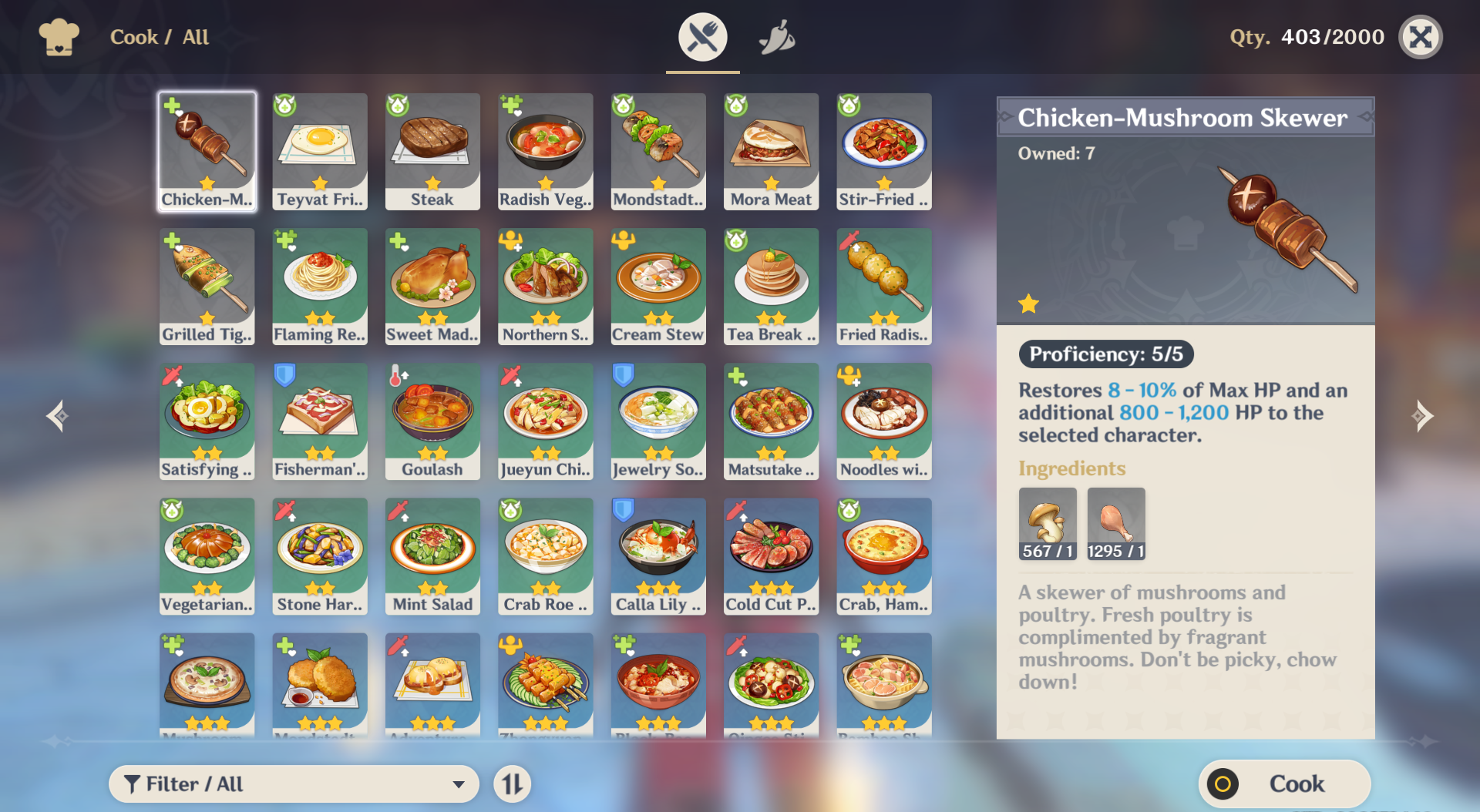Select the Stone Harbor Delicacies recipe
The image size is (1480, 812).
pyautogui.click(x=320, y=555)
